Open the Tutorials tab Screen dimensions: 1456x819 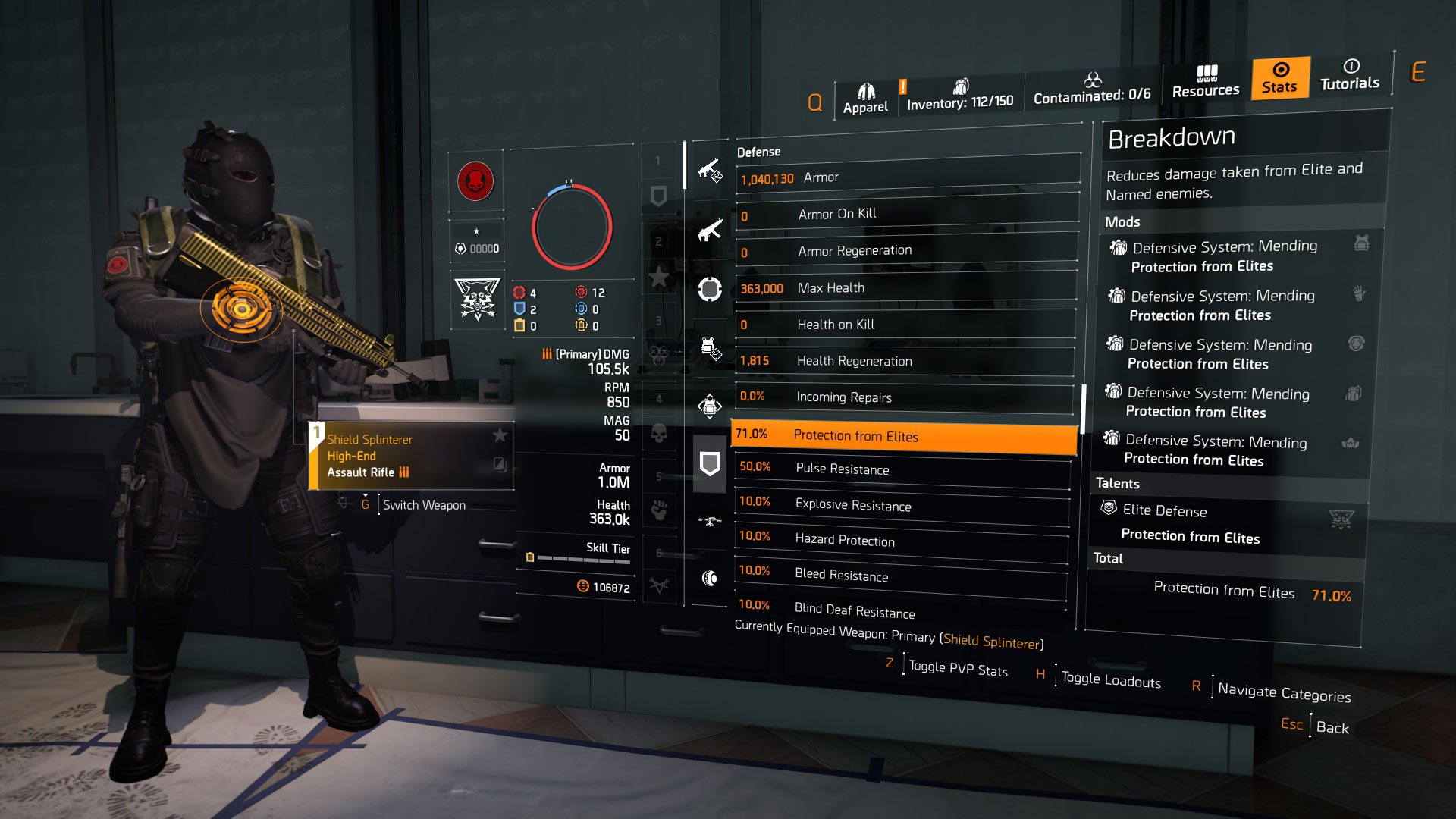tap(1350, 75)
